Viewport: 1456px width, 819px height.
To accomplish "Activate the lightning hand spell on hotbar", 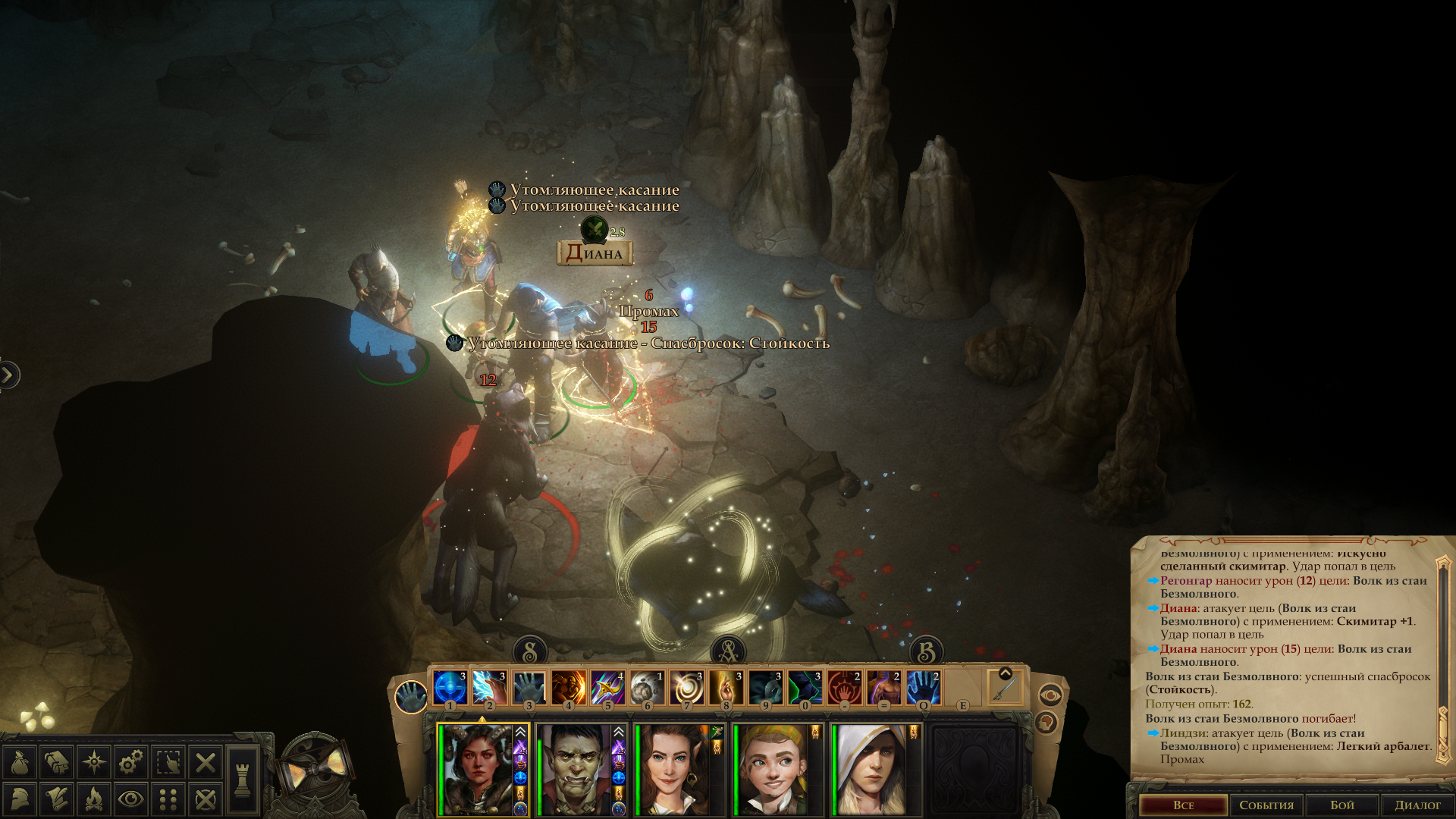I will click(489, 688).
